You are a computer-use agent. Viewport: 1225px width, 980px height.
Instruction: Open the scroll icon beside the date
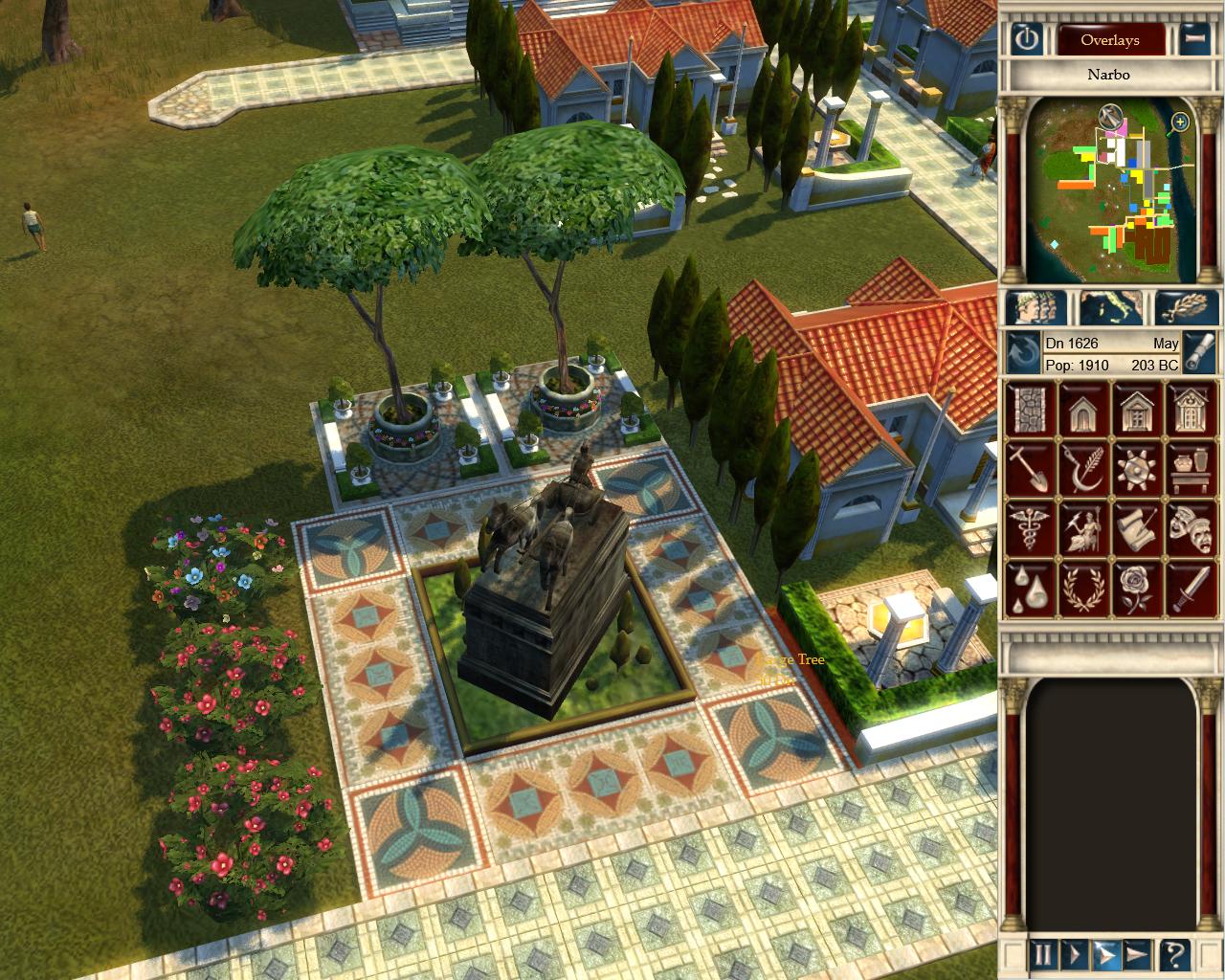[x=1200, y=352]
